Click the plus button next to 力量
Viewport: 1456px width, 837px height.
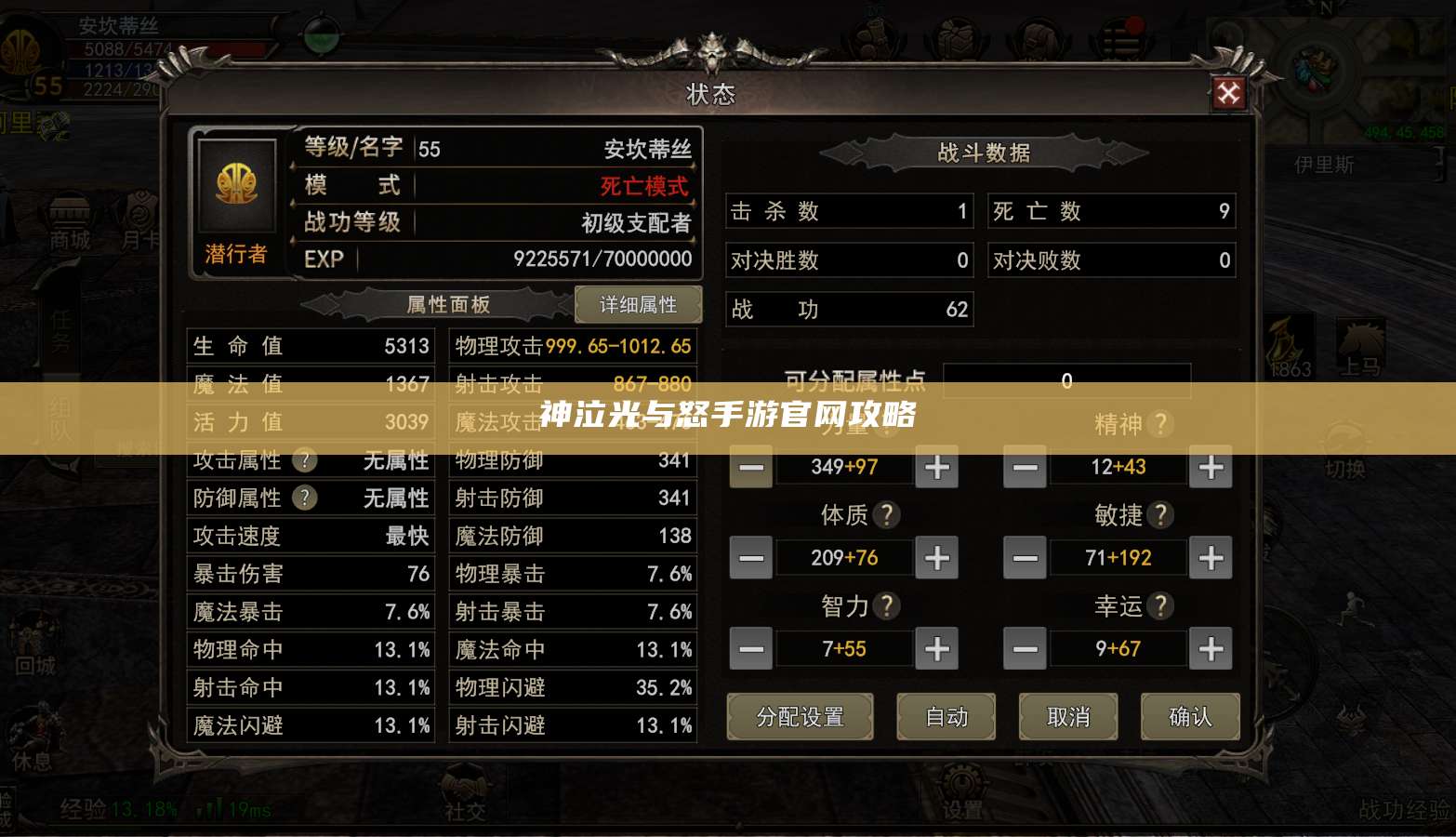point(936,467)
